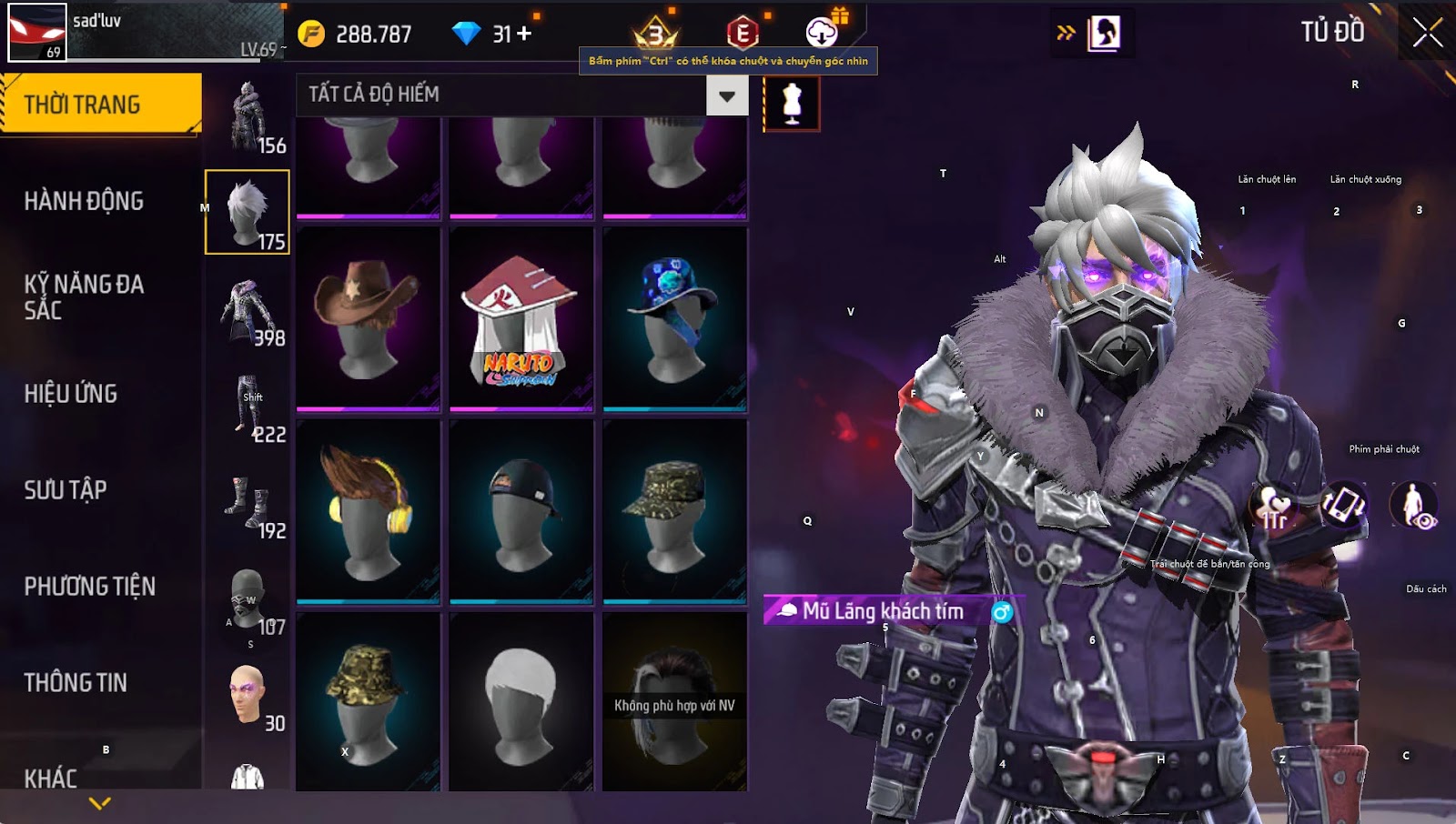Screen dimensions: 1456x824
Task: Open the PHƯƠNG TIỆN vehicles section
Action: click(x=89, y=587)
